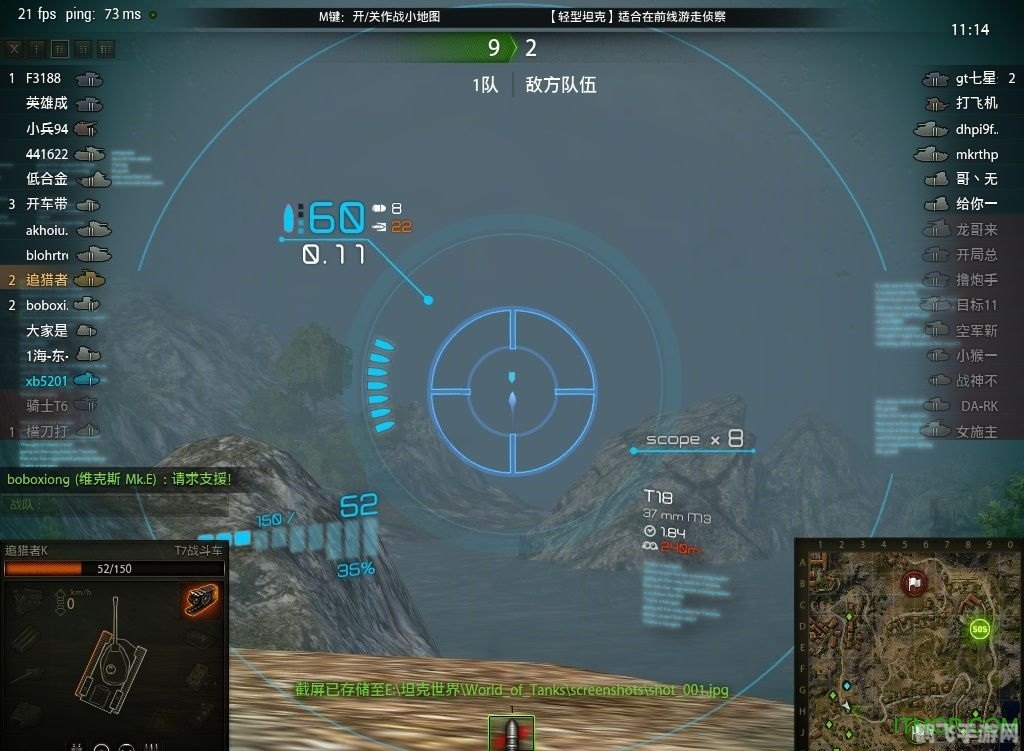Screen dimensions: 1024x751
Task: Click enemy player DA-RK in the list
Action: (979, 406)
